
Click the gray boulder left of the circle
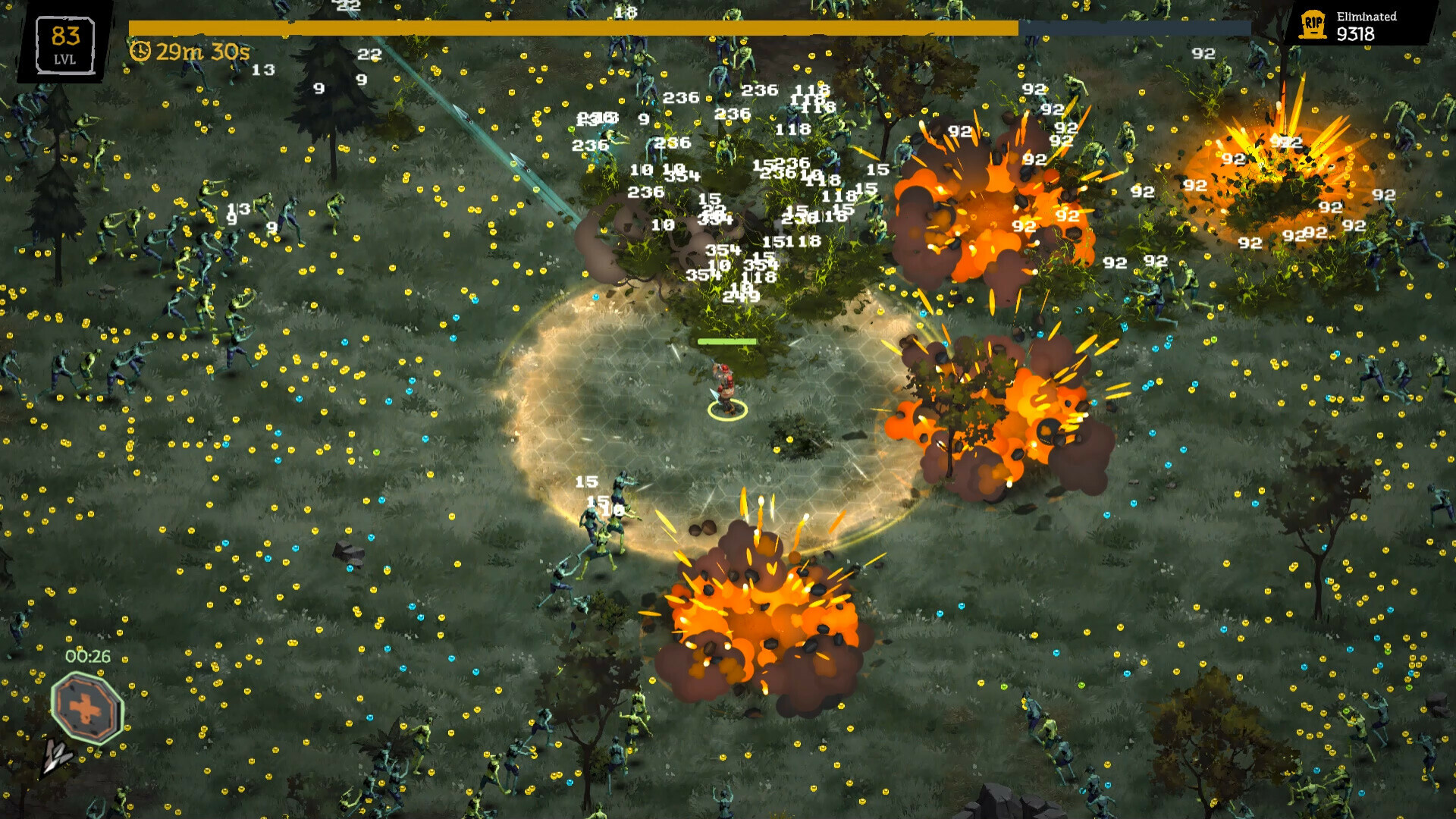click(x=348, y=551)
